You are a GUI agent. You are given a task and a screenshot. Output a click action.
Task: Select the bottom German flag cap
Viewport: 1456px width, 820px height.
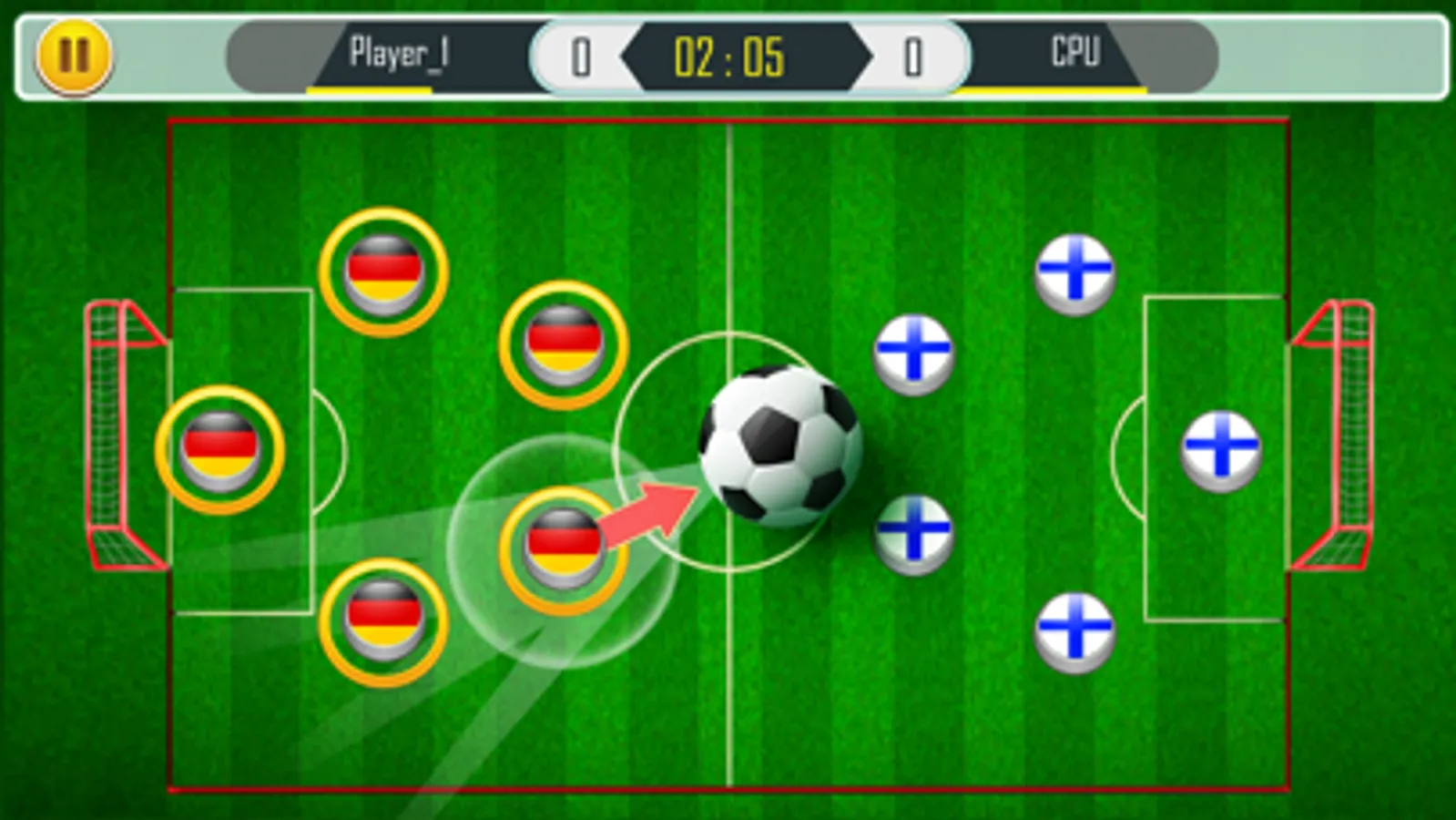382,621
